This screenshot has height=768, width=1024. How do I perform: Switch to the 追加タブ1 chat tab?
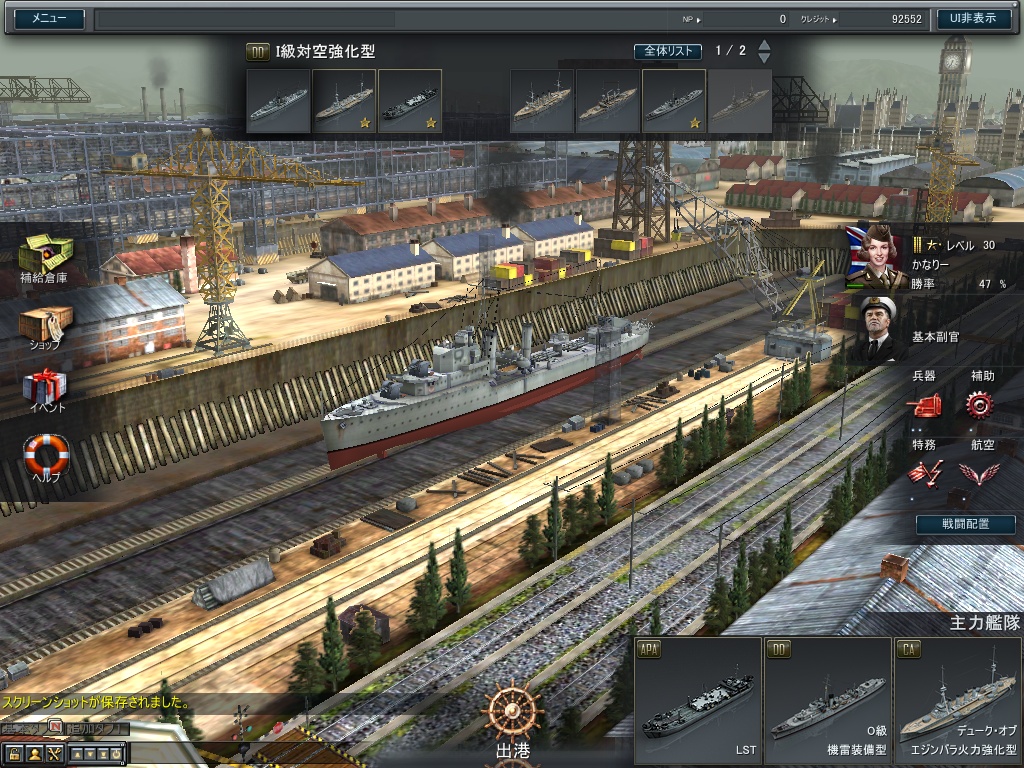pos(99,728)
